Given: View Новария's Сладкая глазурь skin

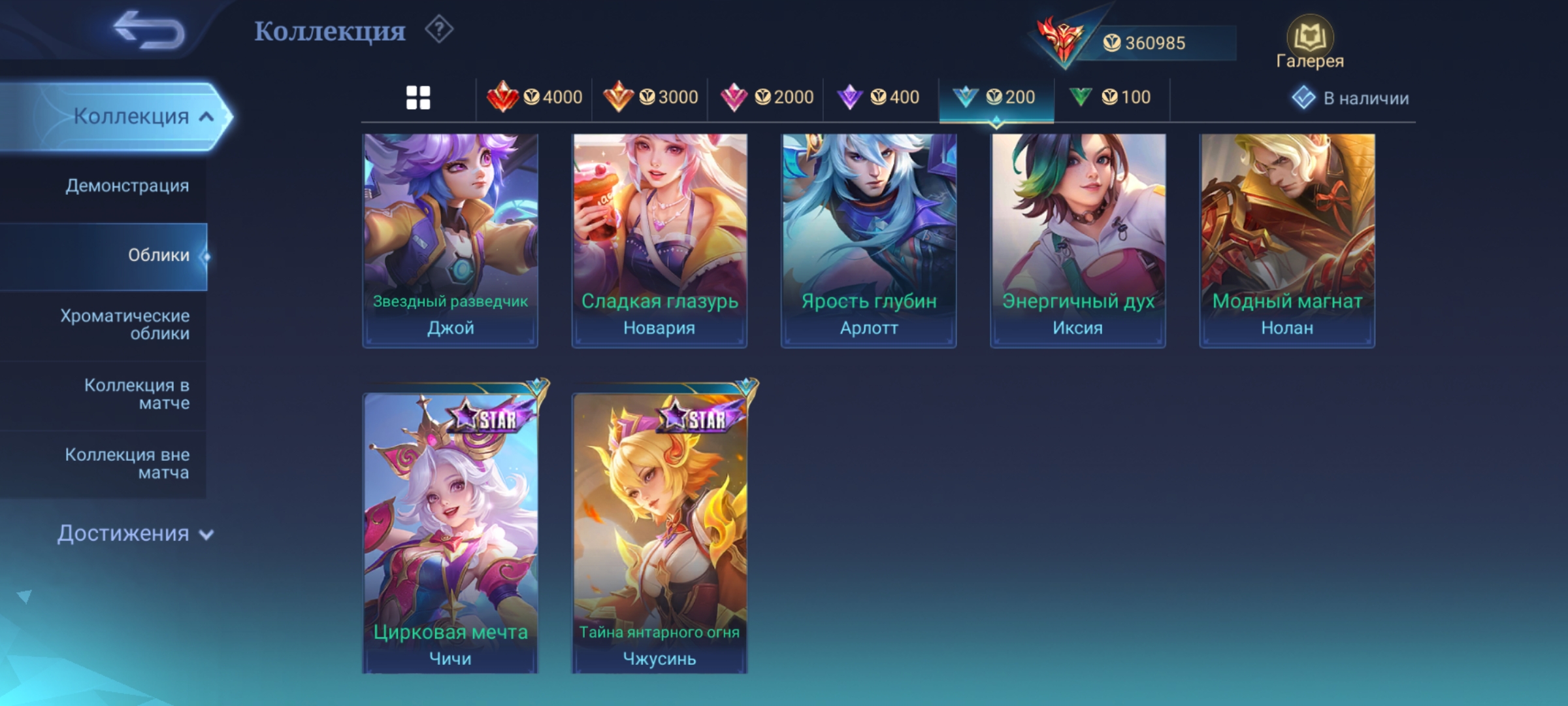Looking at the screenshot, I should coord(659,240).
